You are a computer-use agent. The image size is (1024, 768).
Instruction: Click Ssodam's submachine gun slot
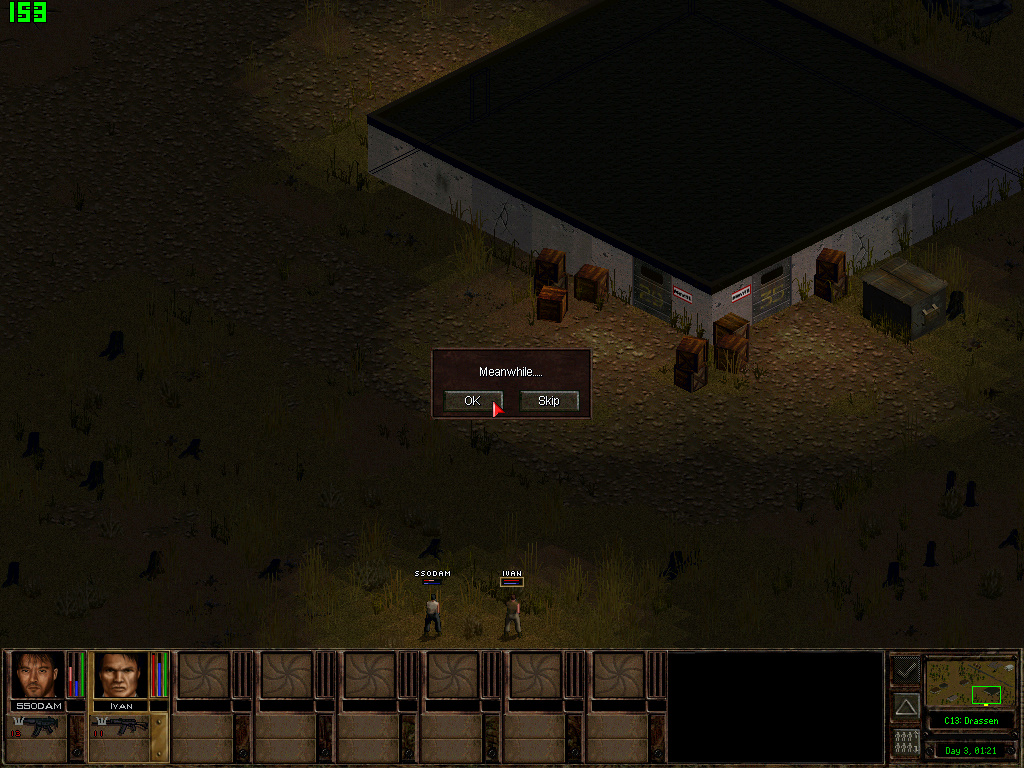coord(37,727)
